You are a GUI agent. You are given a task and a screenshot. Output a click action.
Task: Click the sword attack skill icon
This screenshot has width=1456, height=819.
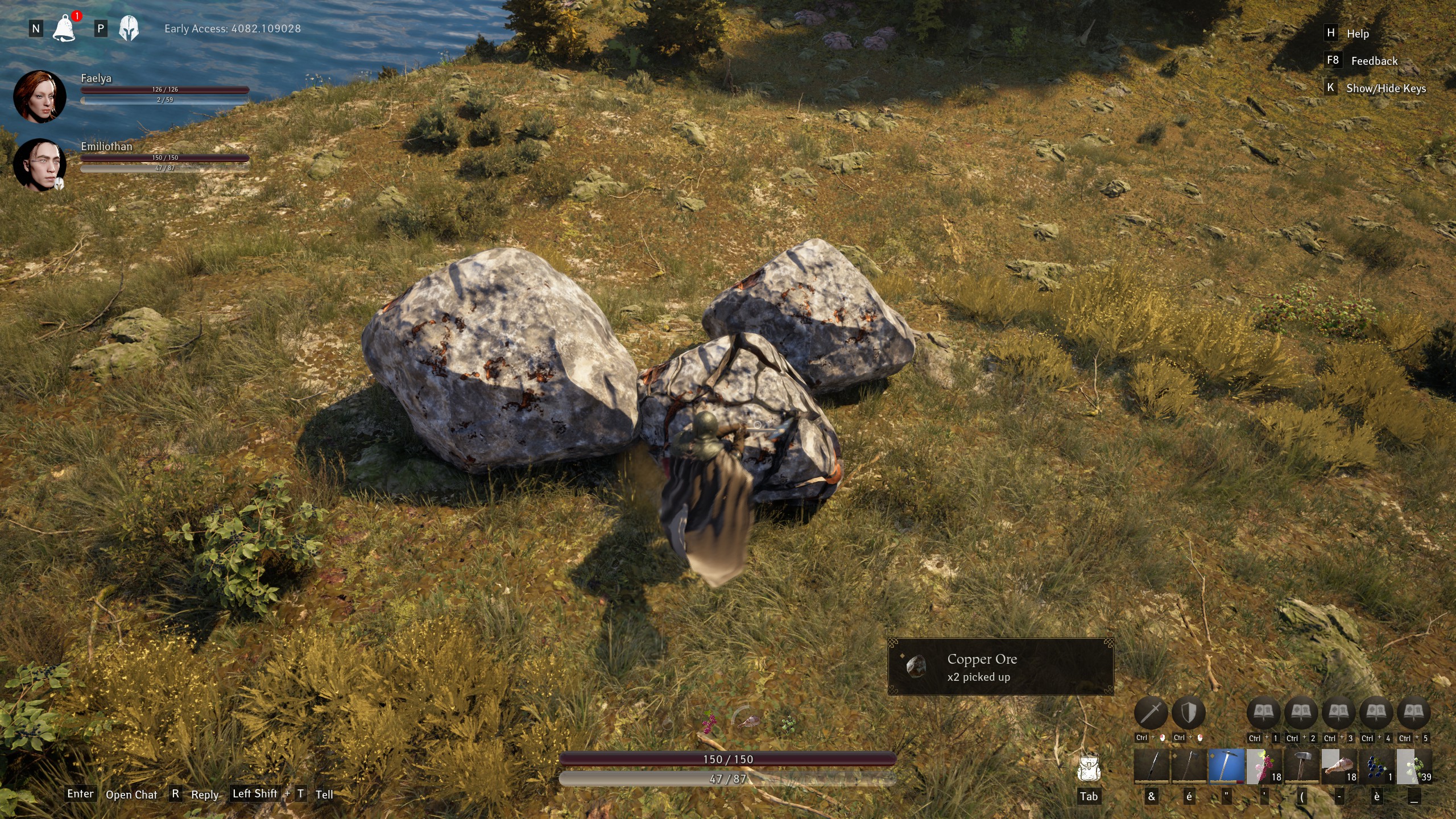(x=1151, y=712)
